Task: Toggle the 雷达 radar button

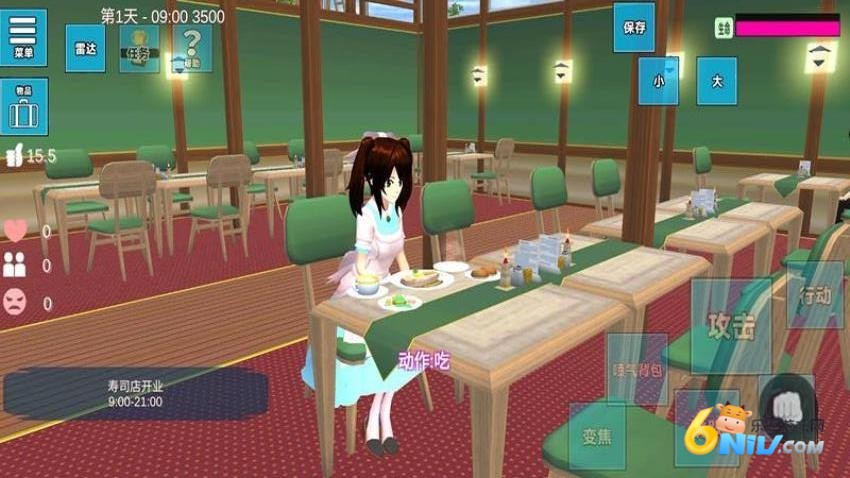Action: [86, 48]
